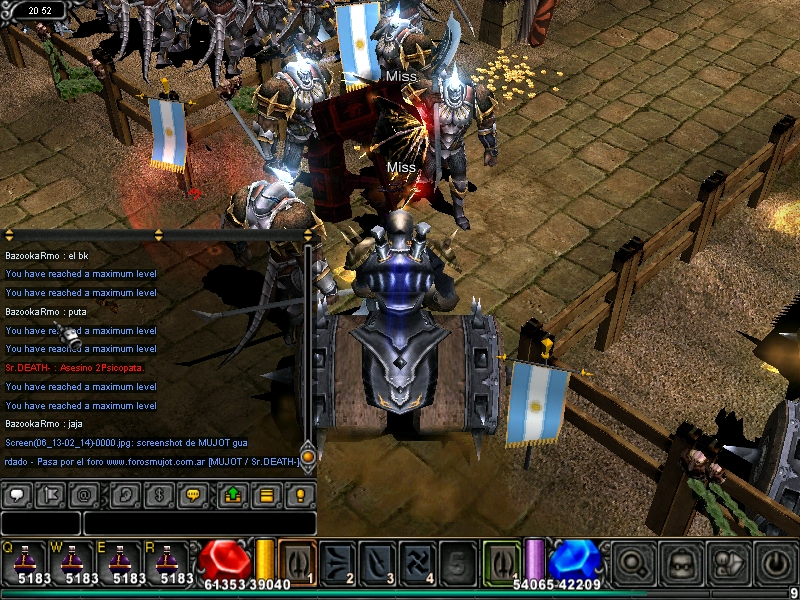Image resolution: width=800 pixels, height=600 pixels.
Task: Toggle the dollar sign chat button
Action: pos(158,494)
